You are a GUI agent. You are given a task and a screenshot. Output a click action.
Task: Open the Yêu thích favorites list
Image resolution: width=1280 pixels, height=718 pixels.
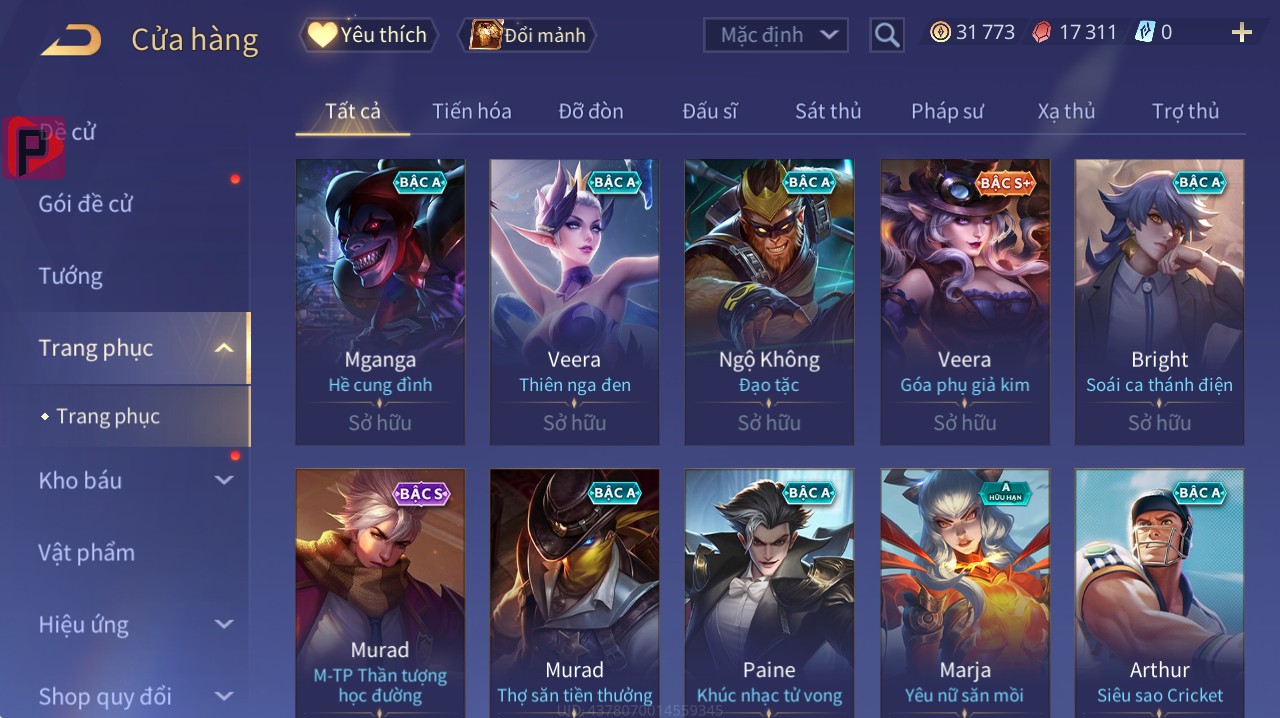(x=368, y=35)
